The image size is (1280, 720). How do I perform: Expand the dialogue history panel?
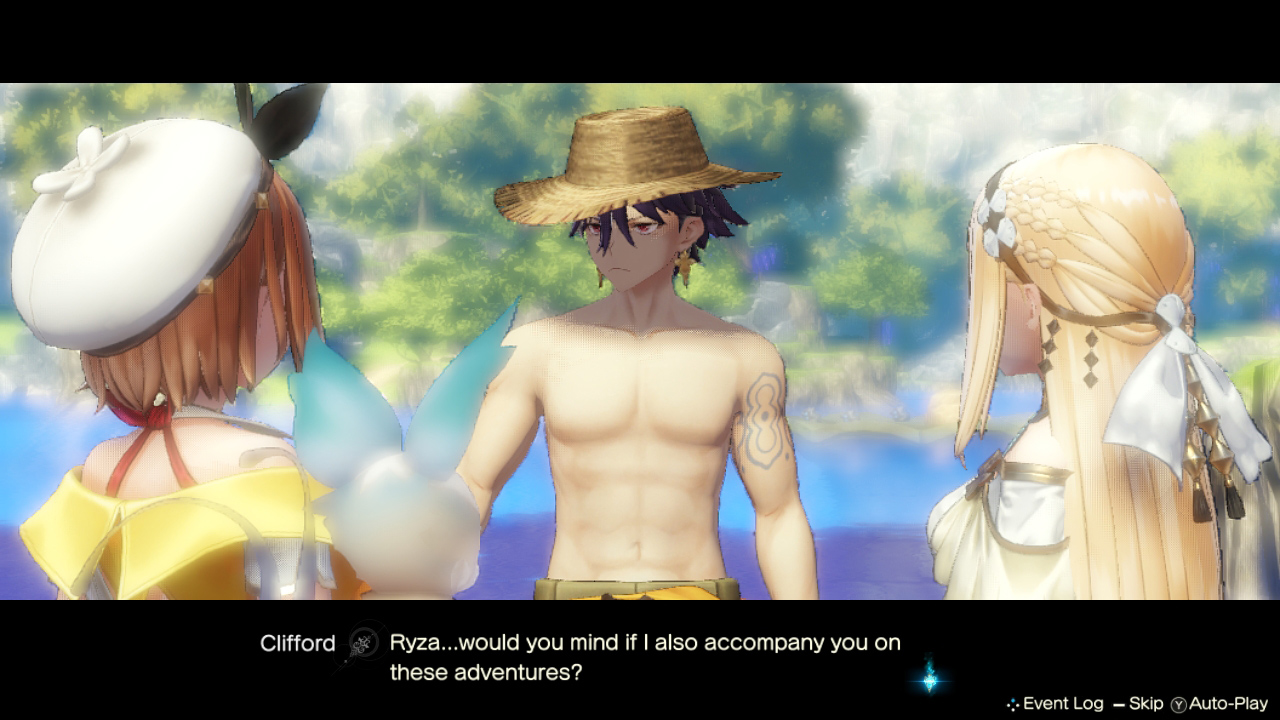pos(1062,704)
